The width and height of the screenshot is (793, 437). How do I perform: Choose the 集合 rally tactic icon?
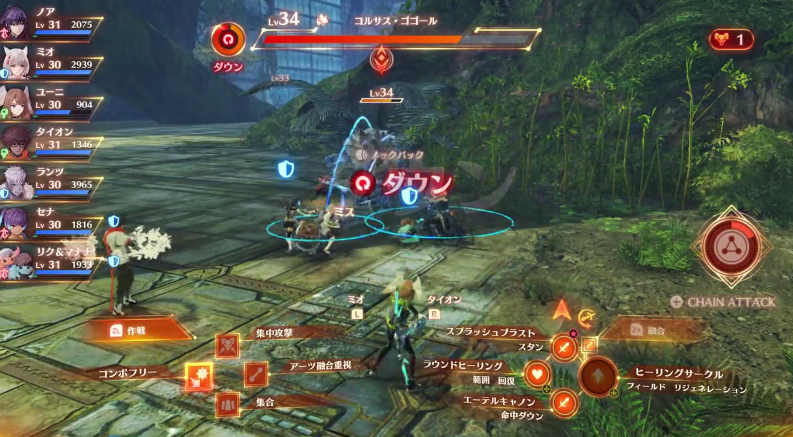(x=228, y=405)
